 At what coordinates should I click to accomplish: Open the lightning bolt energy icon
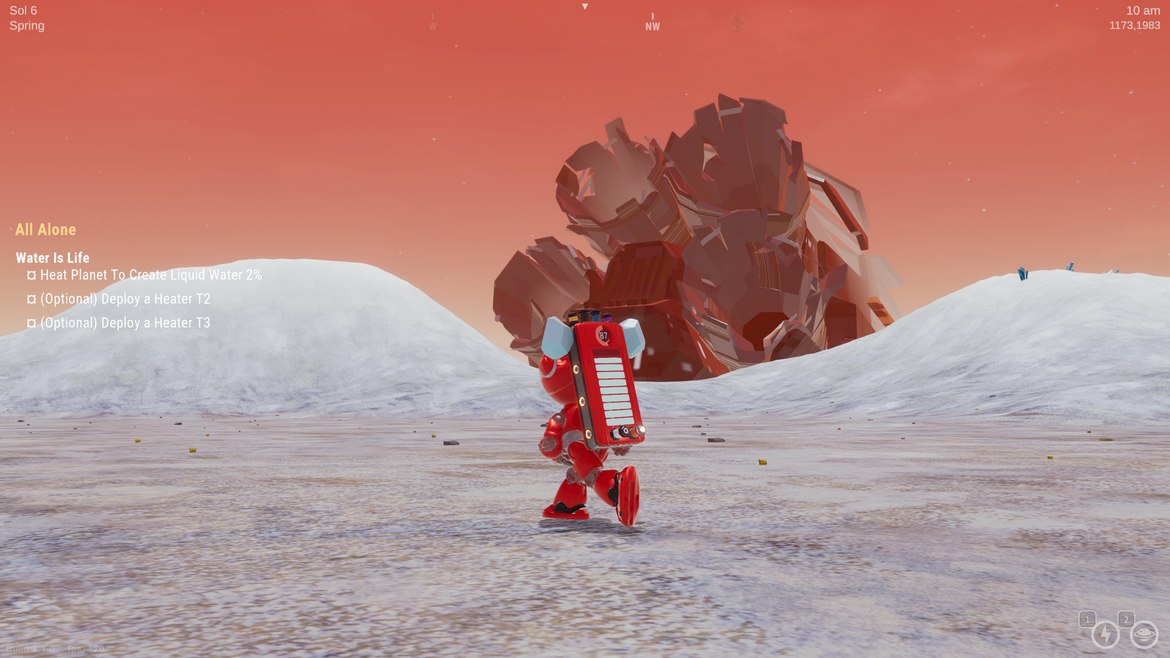(1105, 634)
